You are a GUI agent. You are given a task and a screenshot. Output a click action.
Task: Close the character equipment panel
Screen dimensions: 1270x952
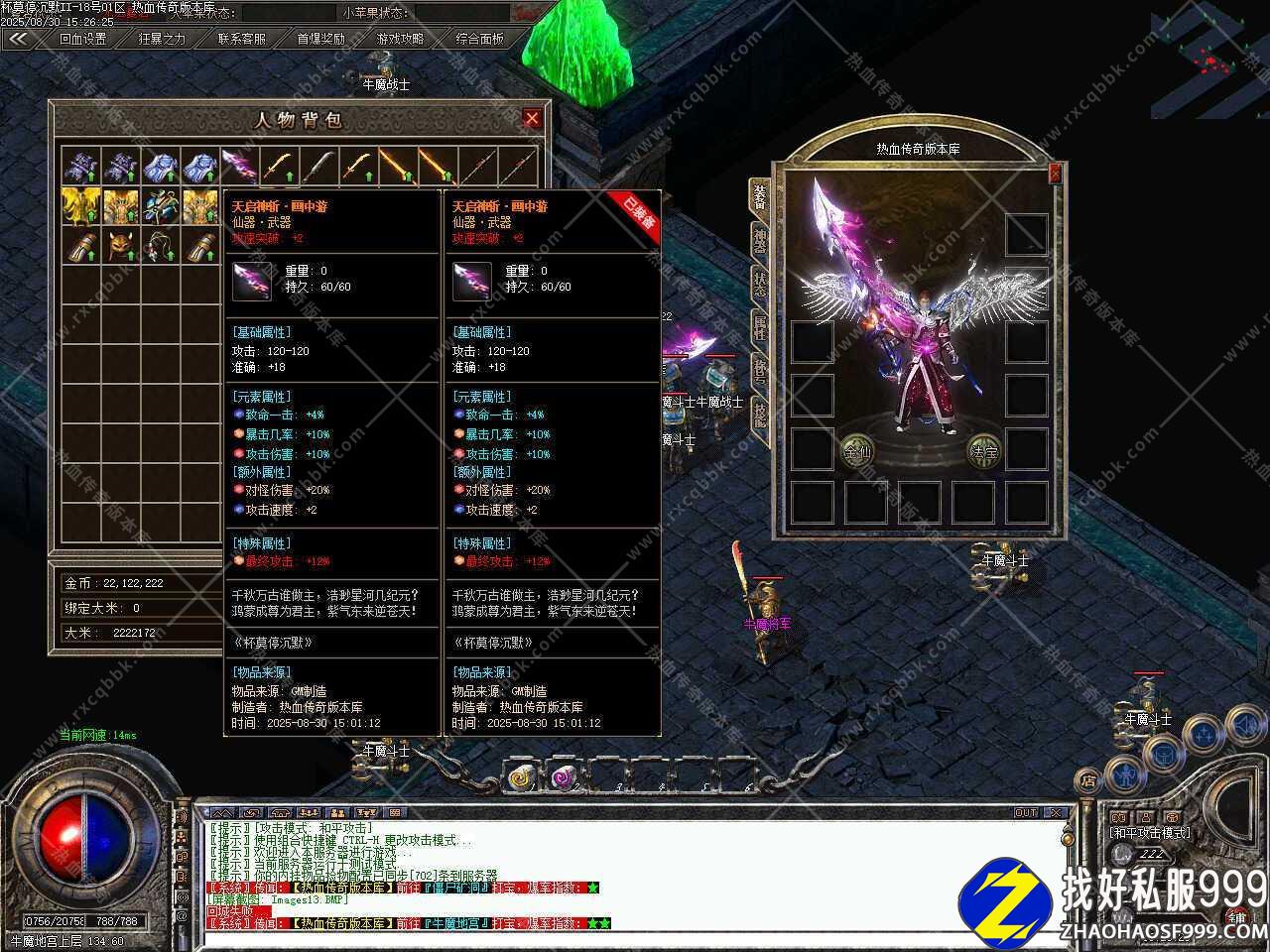1054,174
